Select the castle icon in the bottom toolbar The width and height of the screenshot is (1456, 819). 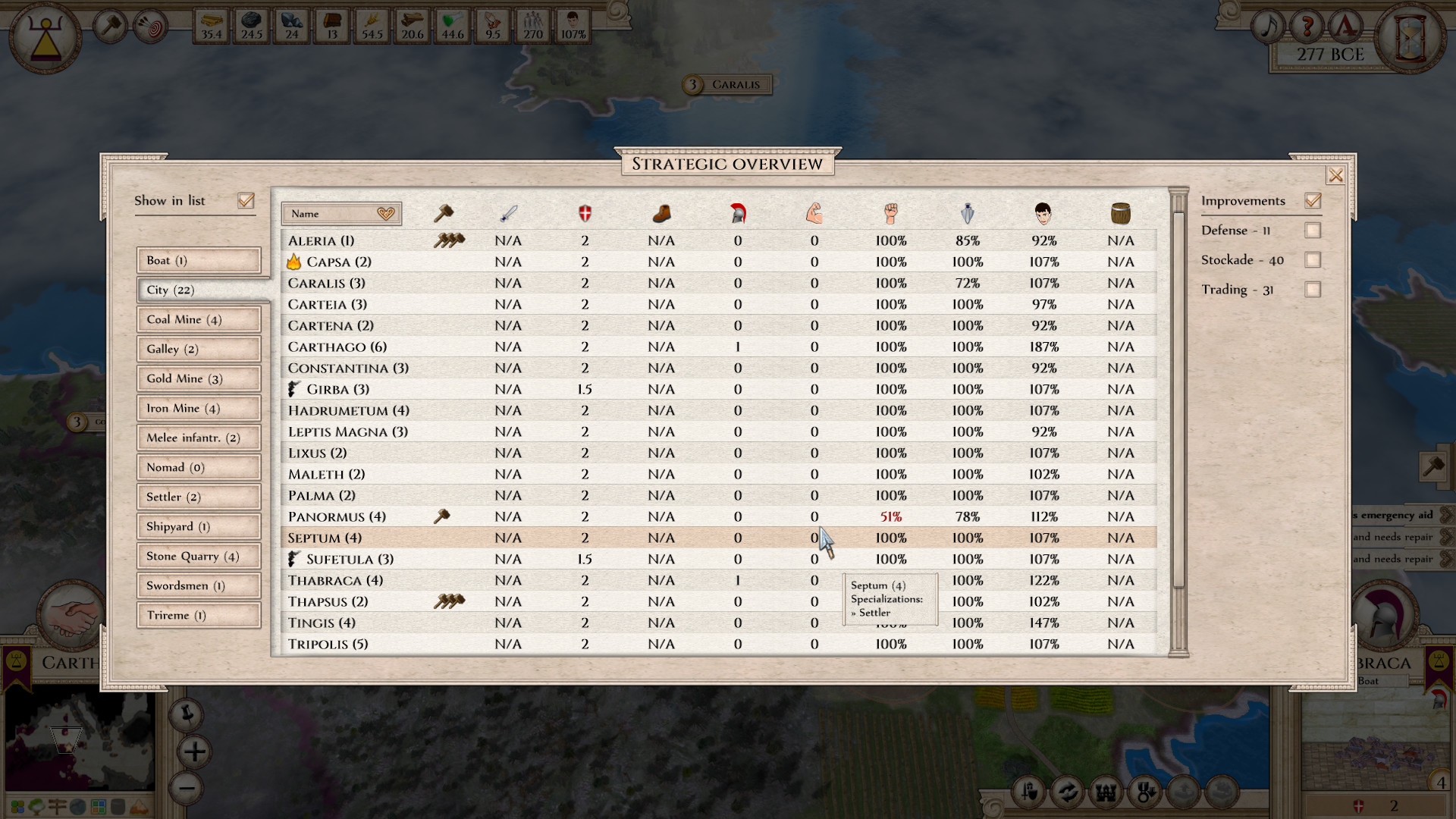(x=1107, y=791)
